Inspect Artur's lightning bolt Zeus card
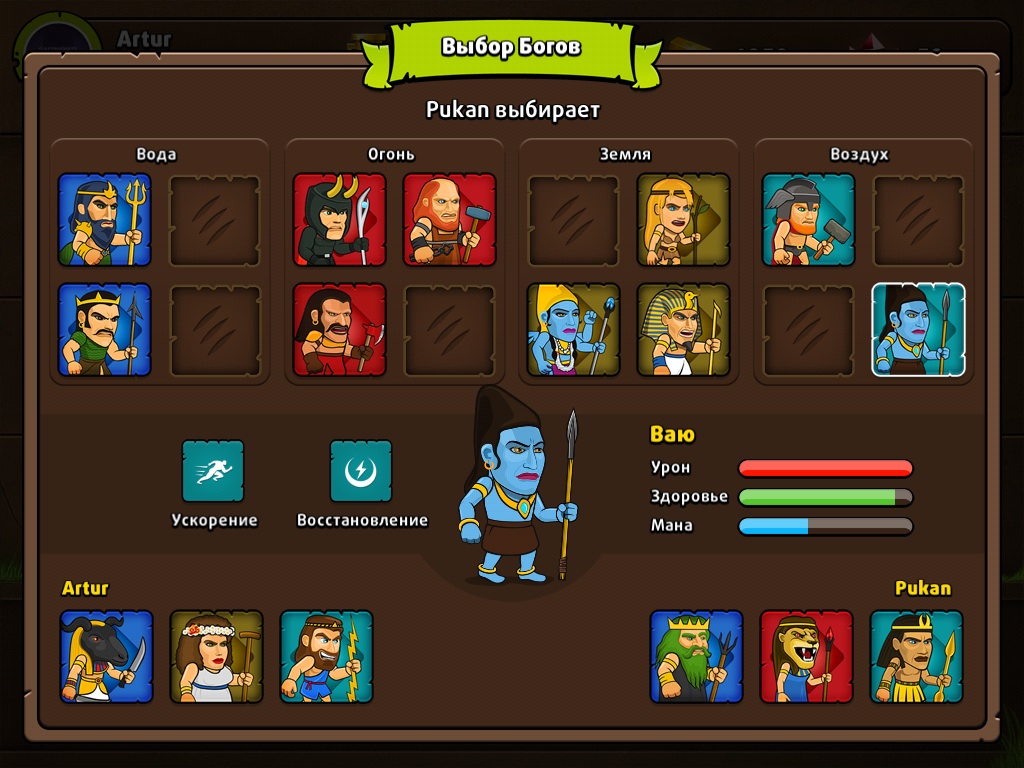The height and width of the screenshot is (768, 1024). [x=326, y=656]
